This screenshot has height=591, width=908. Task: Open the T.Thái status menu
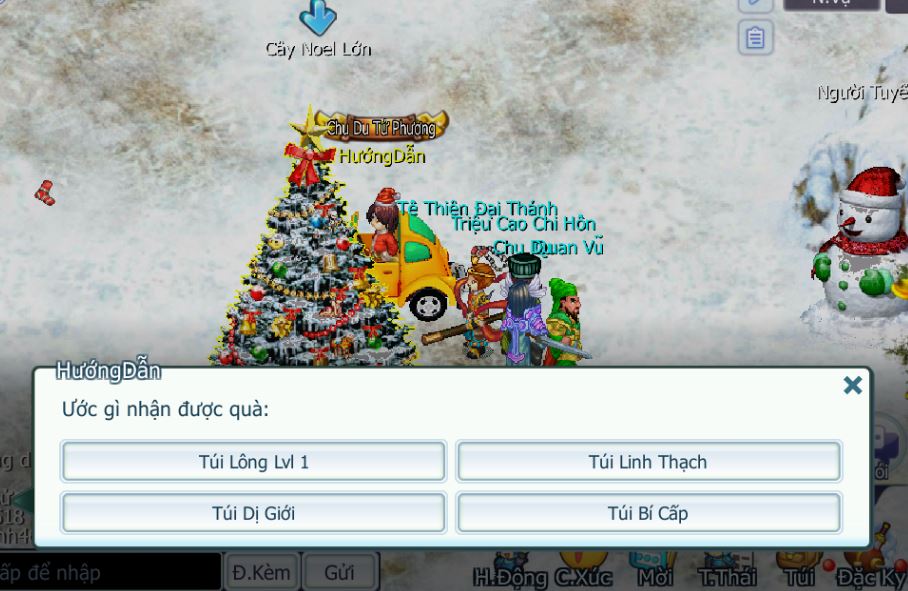(728, 573)
